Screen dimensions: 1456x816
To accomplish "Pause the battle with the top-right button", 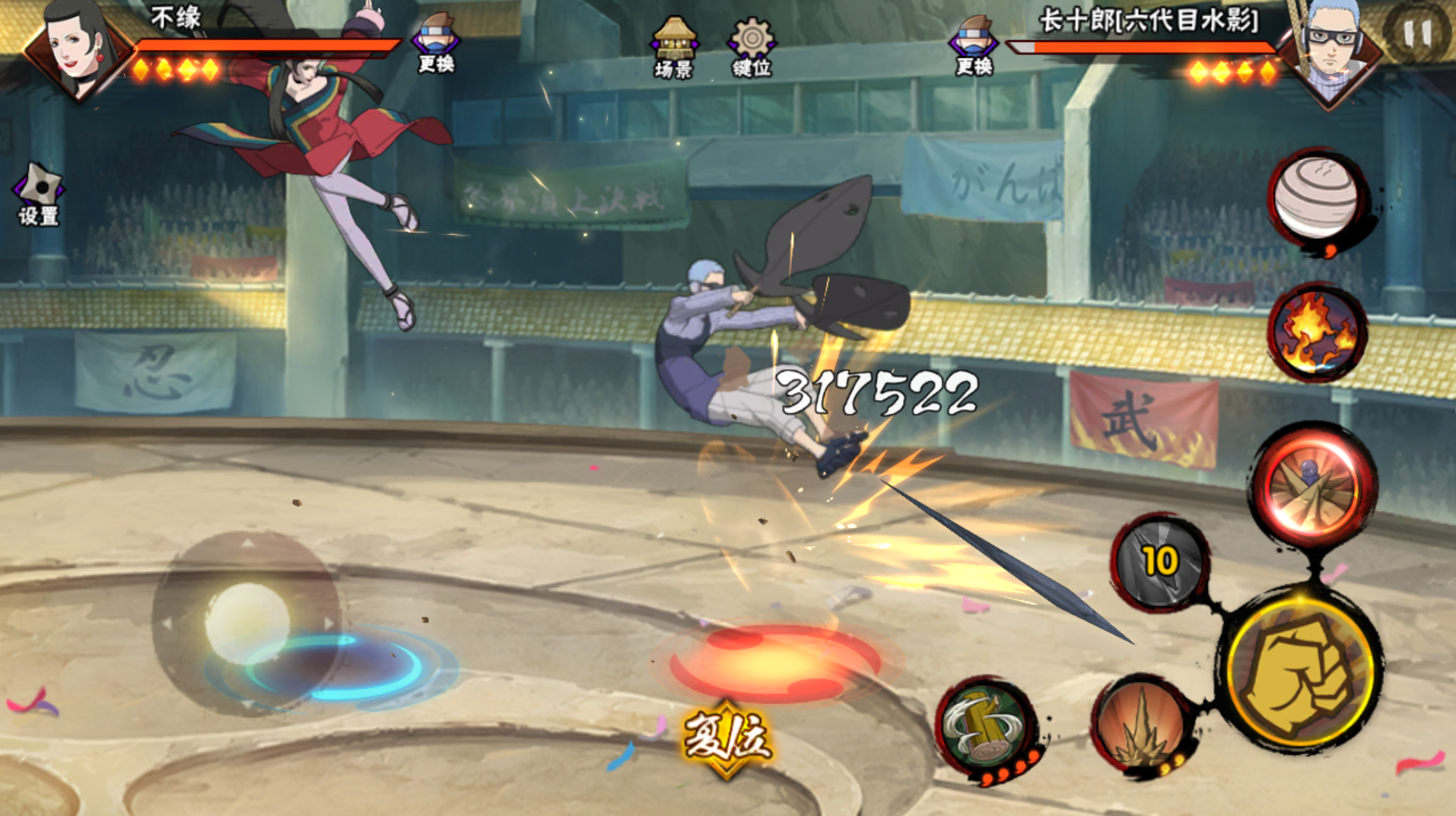I will point(1417,34).
